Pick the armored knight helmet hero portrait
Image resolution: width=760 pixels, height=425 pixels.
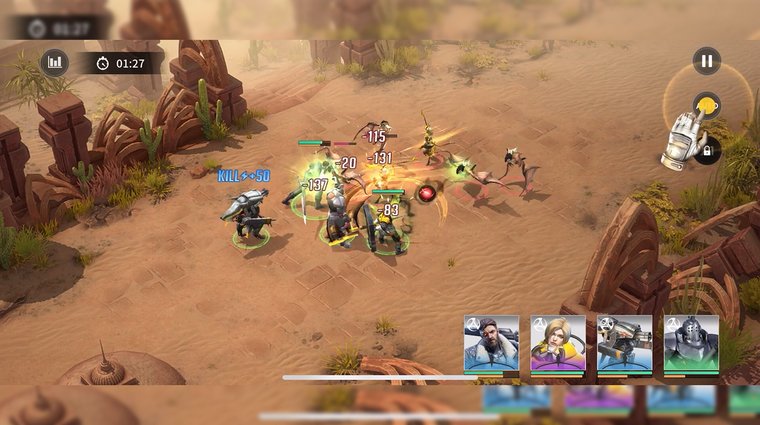pyautogui.click(x=691, y=344)
